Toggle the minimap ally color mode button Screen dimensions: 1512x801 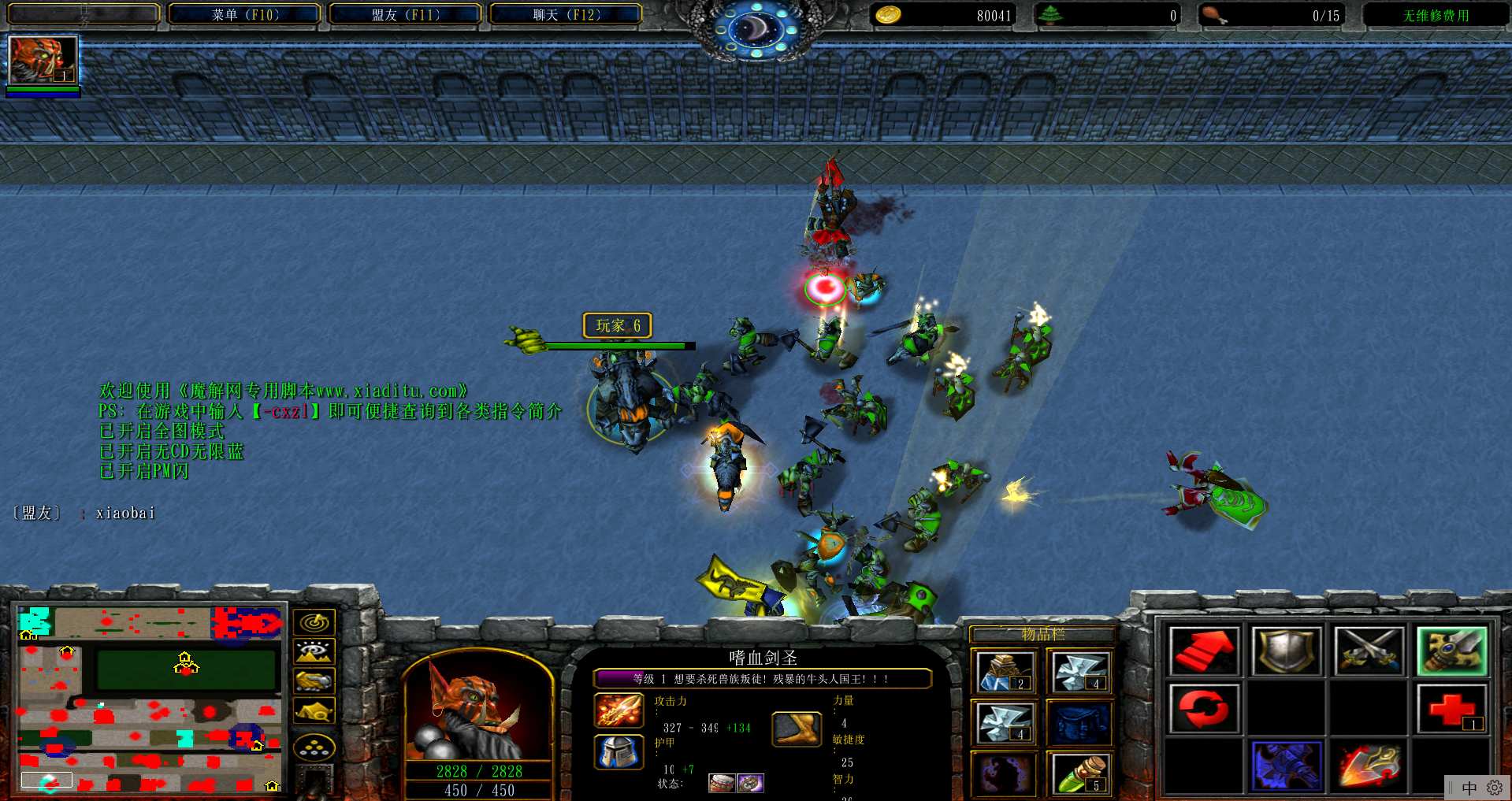click(314, 680)
